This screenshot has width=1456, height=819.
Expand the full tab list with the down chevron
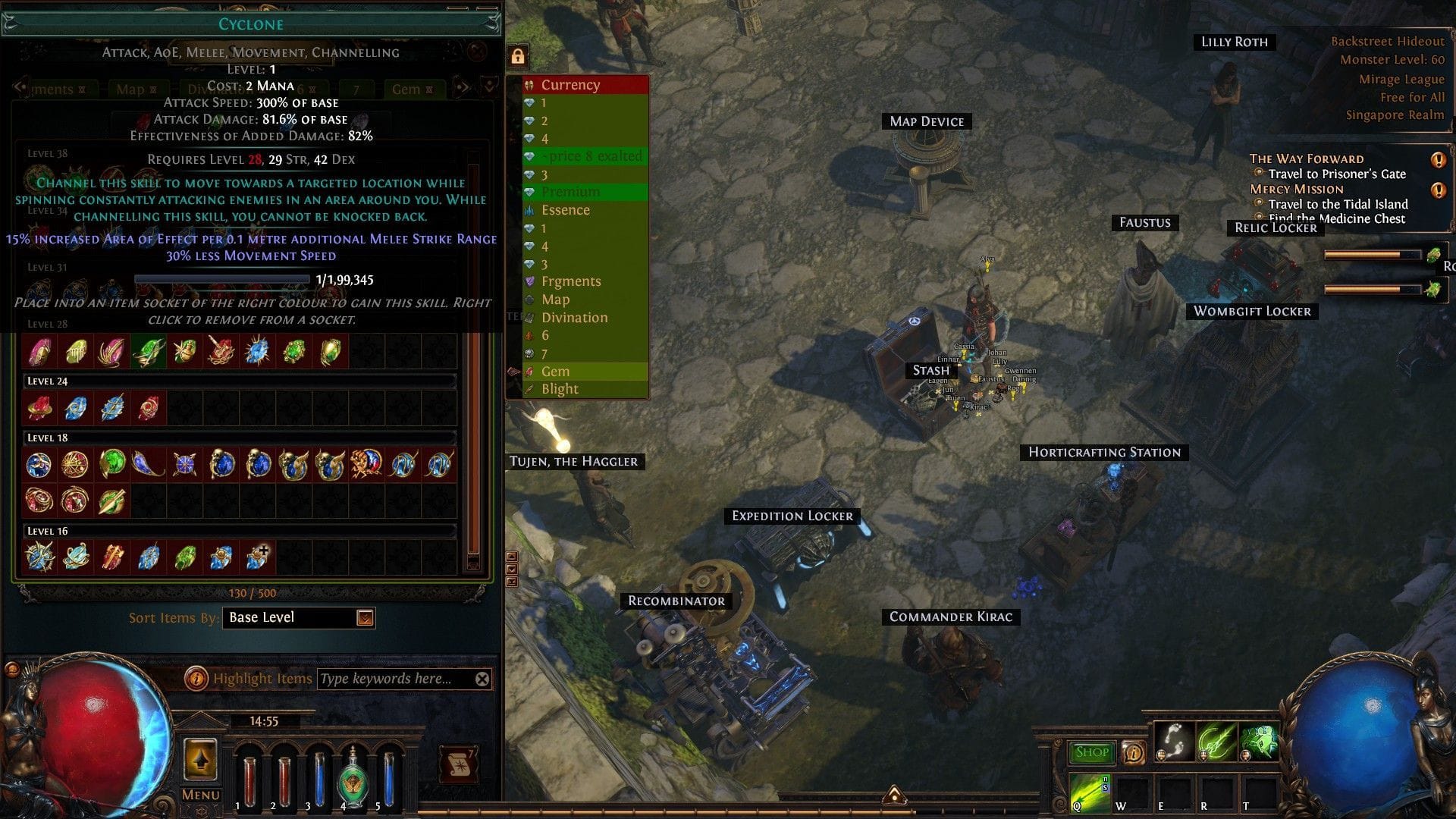[488, 88]
